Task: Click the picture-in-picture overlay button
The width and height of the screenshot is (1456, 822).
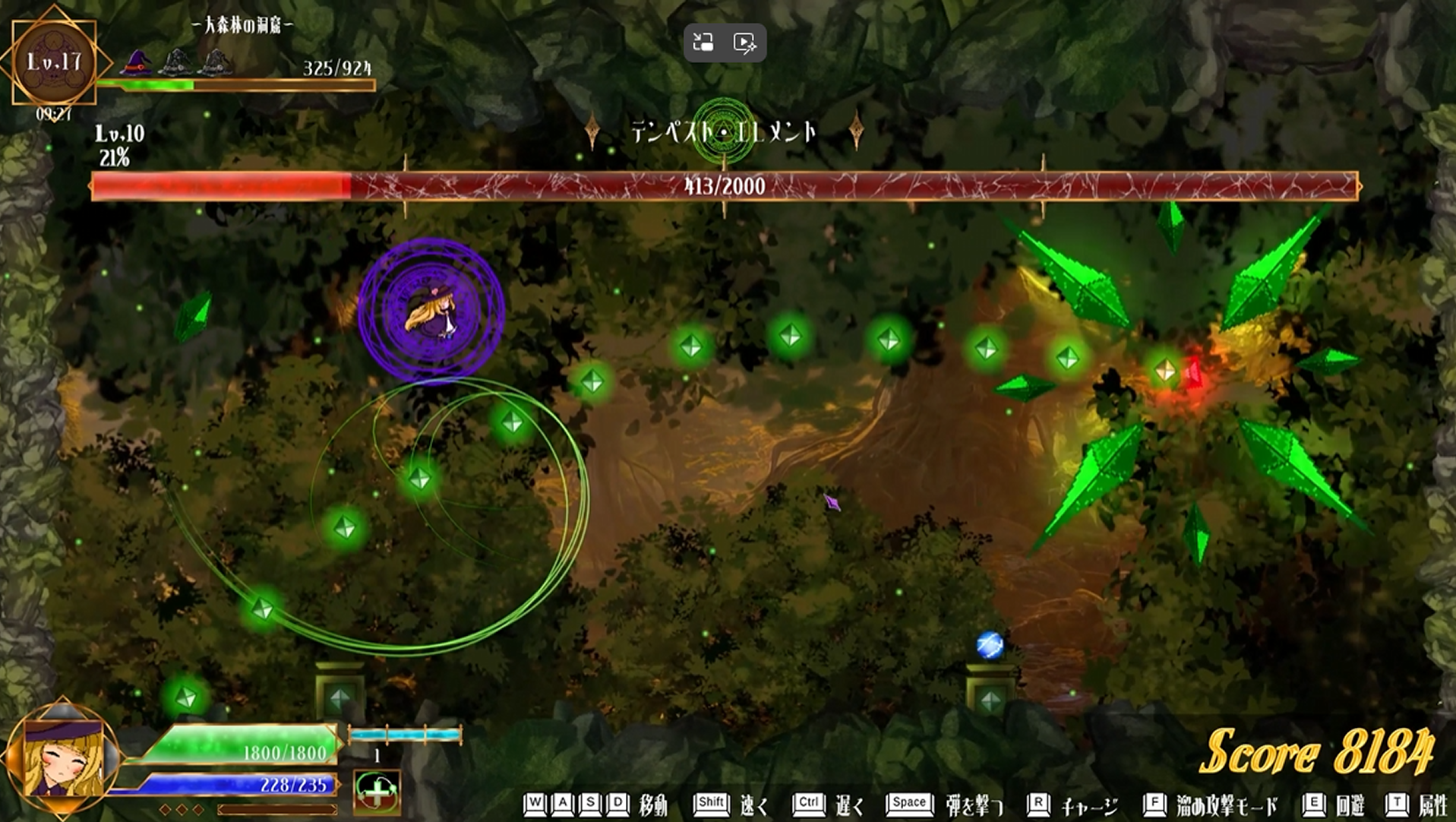Action: point(703,43)
